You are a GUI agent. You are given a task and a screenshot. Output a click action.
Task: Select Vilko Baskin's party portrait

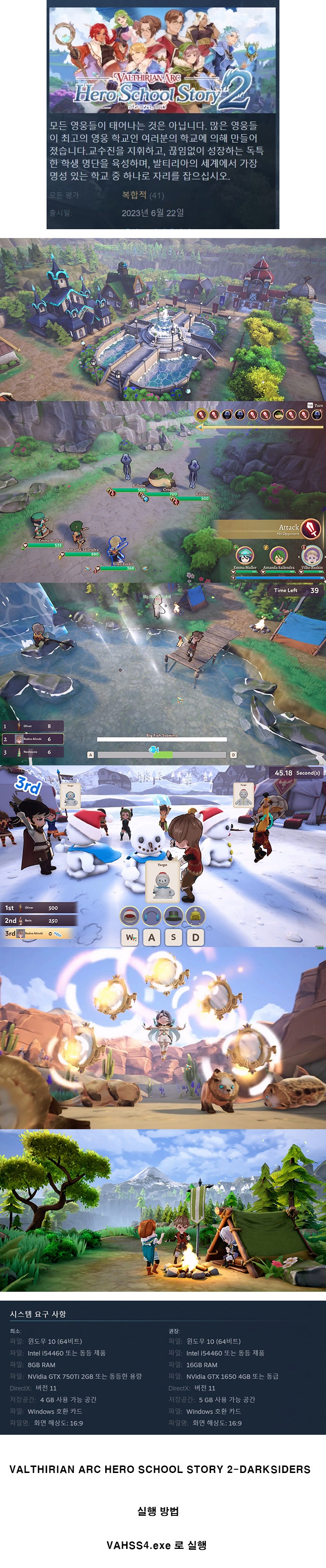[x=312, y=555]
